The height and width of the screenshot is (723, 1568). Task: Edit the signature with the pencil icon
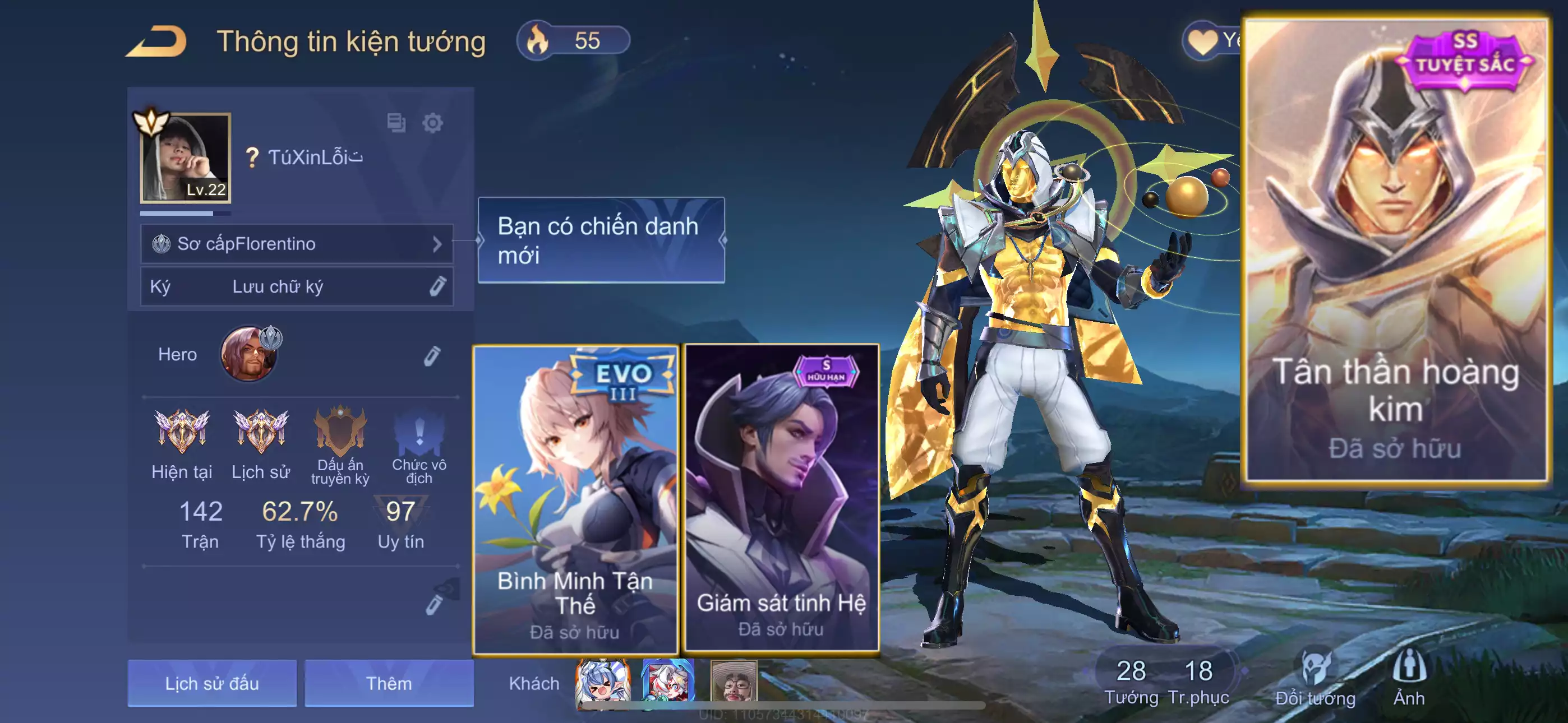(x=437, y=286)
